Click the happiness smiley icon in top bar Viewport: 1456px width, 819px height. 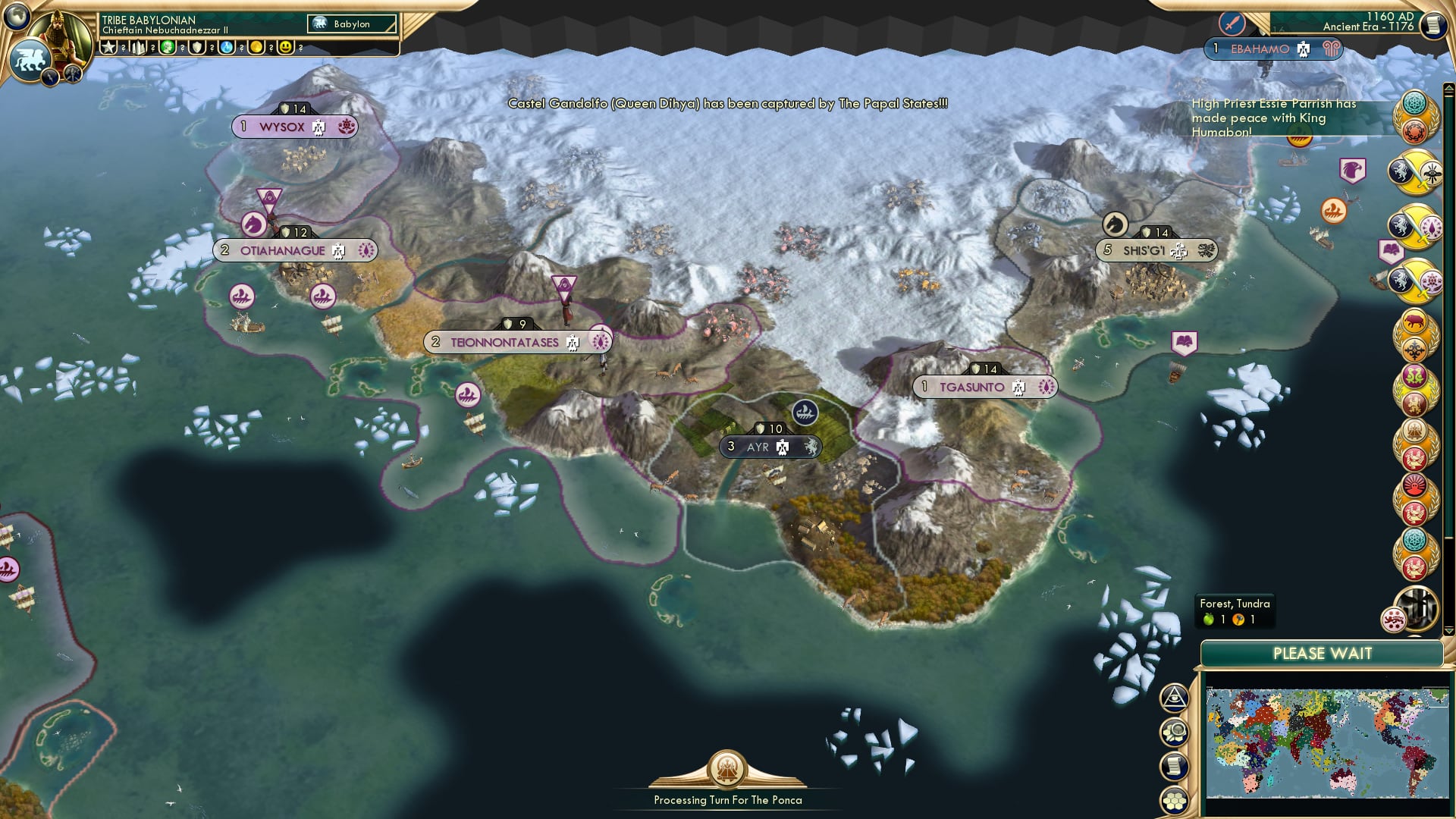[x=286, y=46]
